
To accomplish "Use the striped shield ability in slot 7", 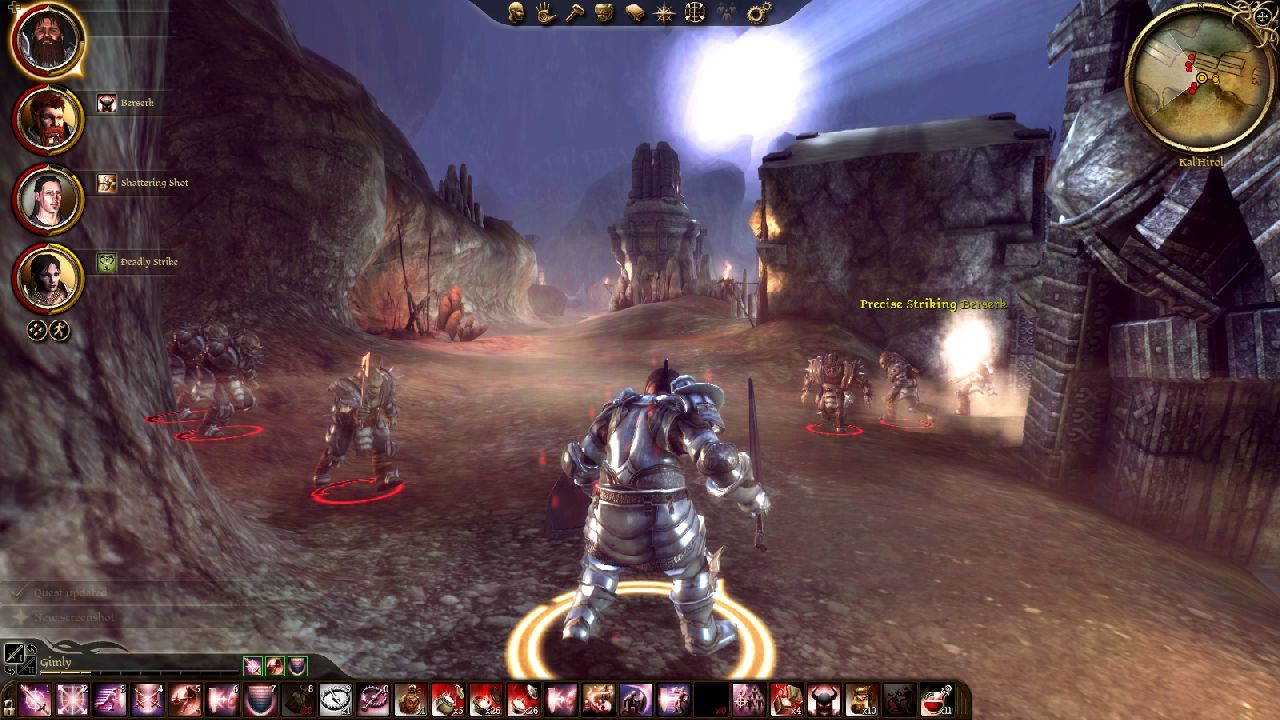I will 261,700.
